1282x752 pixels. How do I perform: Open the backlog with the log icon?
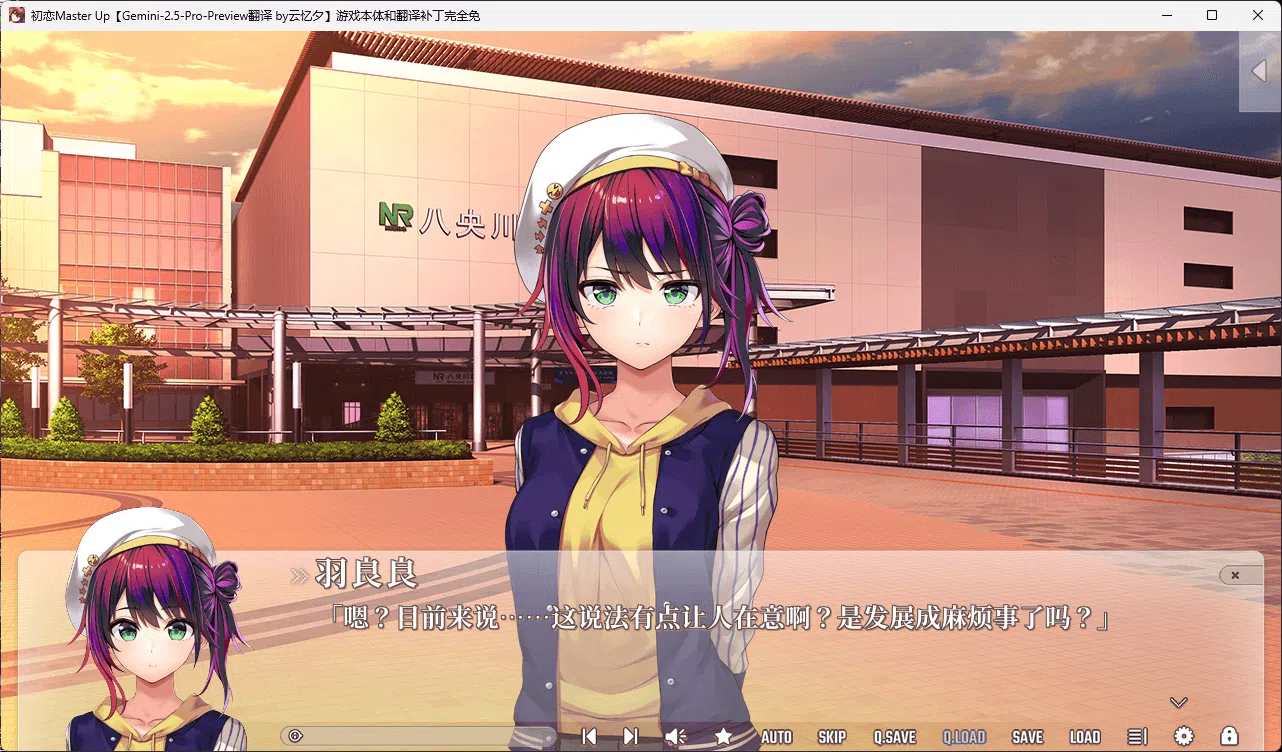1139,736
